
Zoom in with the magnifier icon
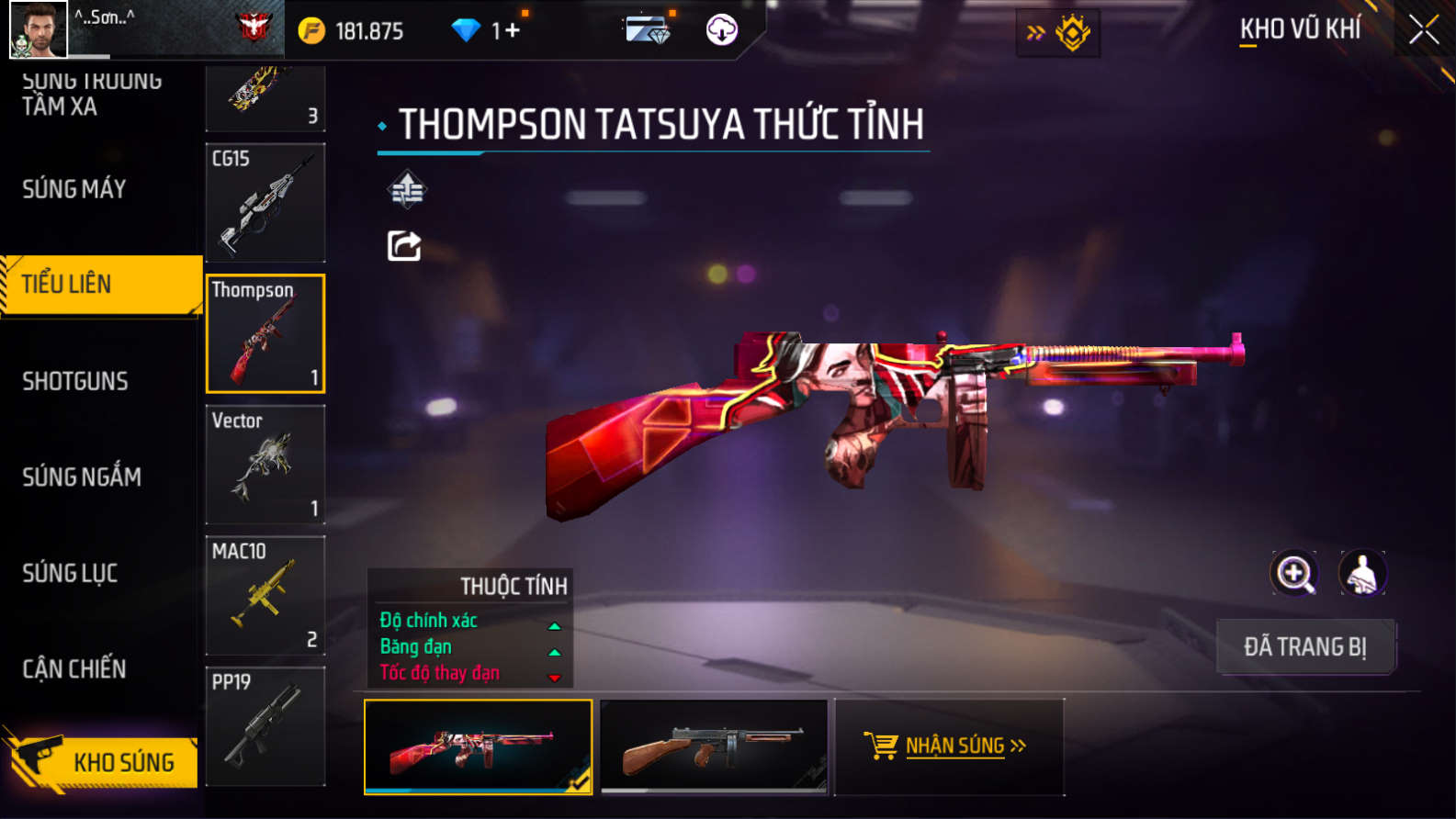[x=1293, y=573]
